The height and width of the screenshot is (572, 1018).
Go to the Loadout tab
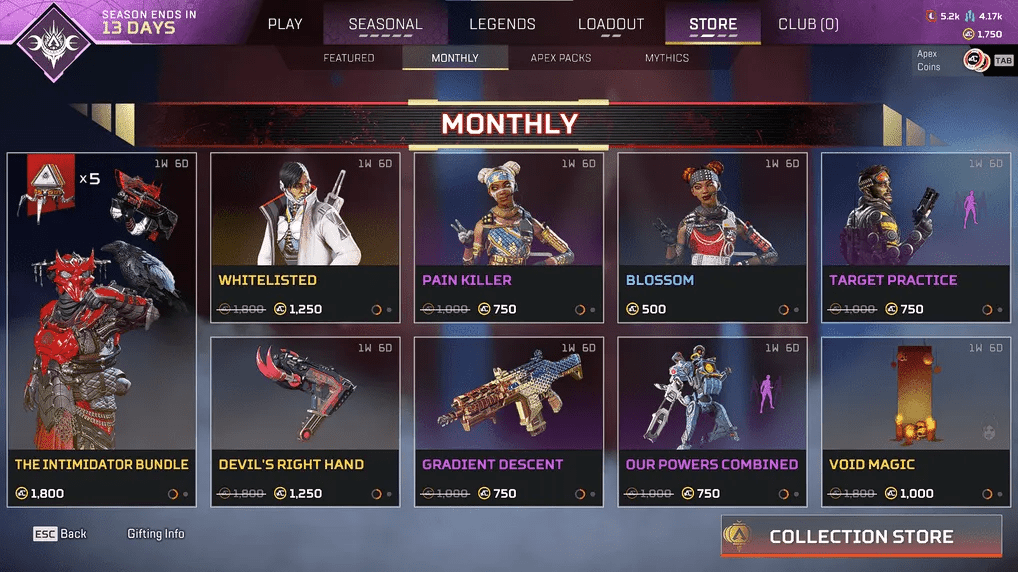coord(611,24)
